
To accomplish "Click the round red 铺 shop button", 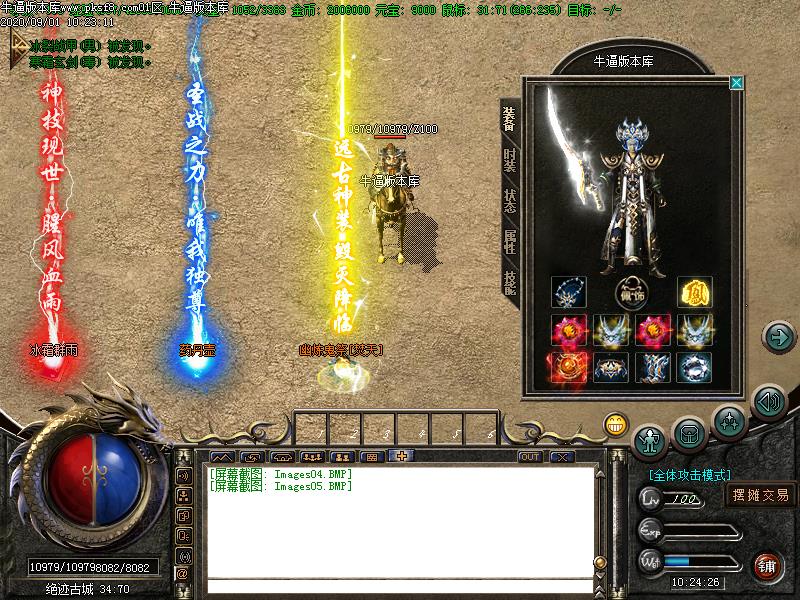I will [x=767, y=565].
